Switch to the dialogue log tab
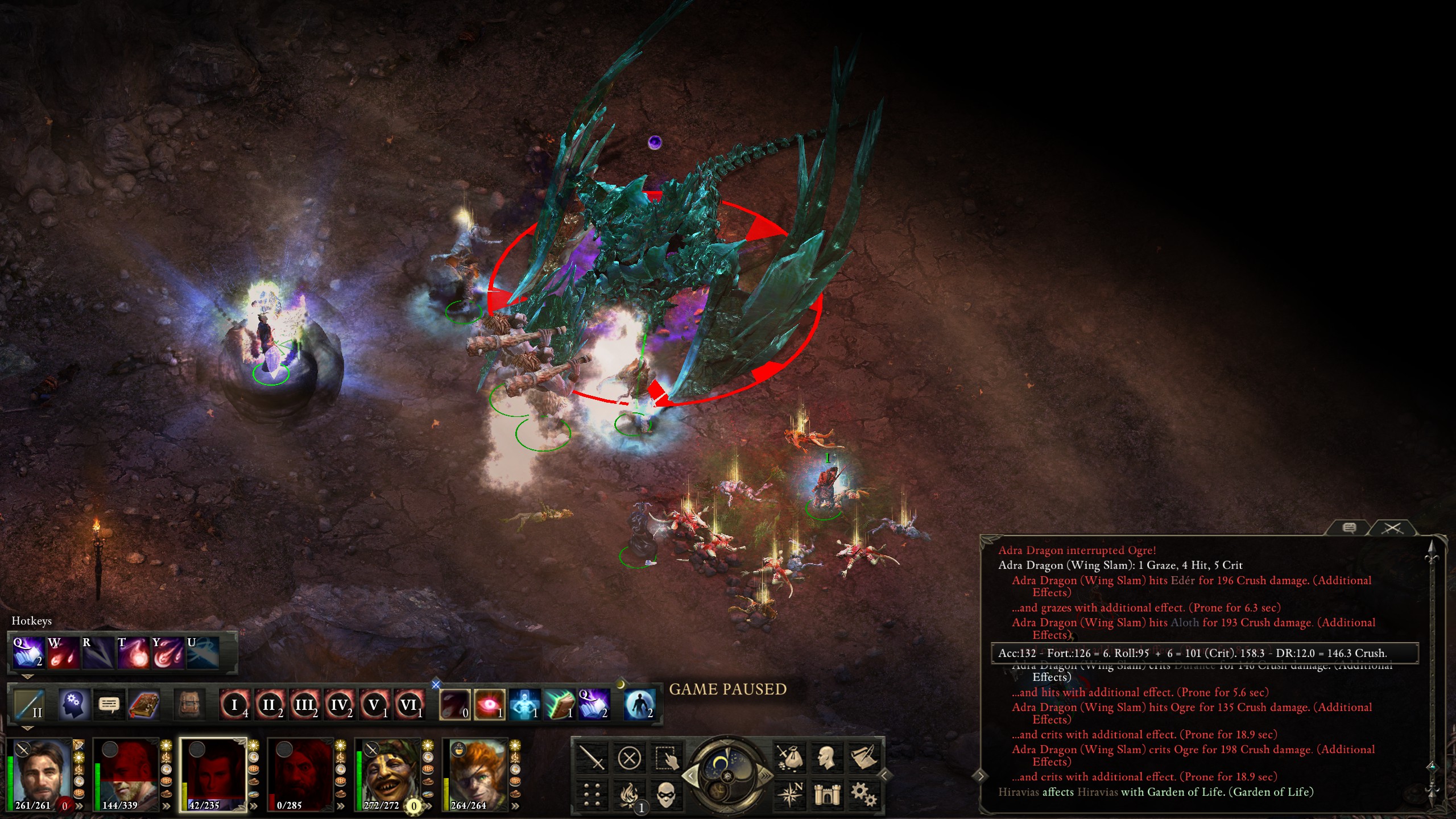Screen dimensions: 1456x819 pyautogui.click(x=1349, y=528)
